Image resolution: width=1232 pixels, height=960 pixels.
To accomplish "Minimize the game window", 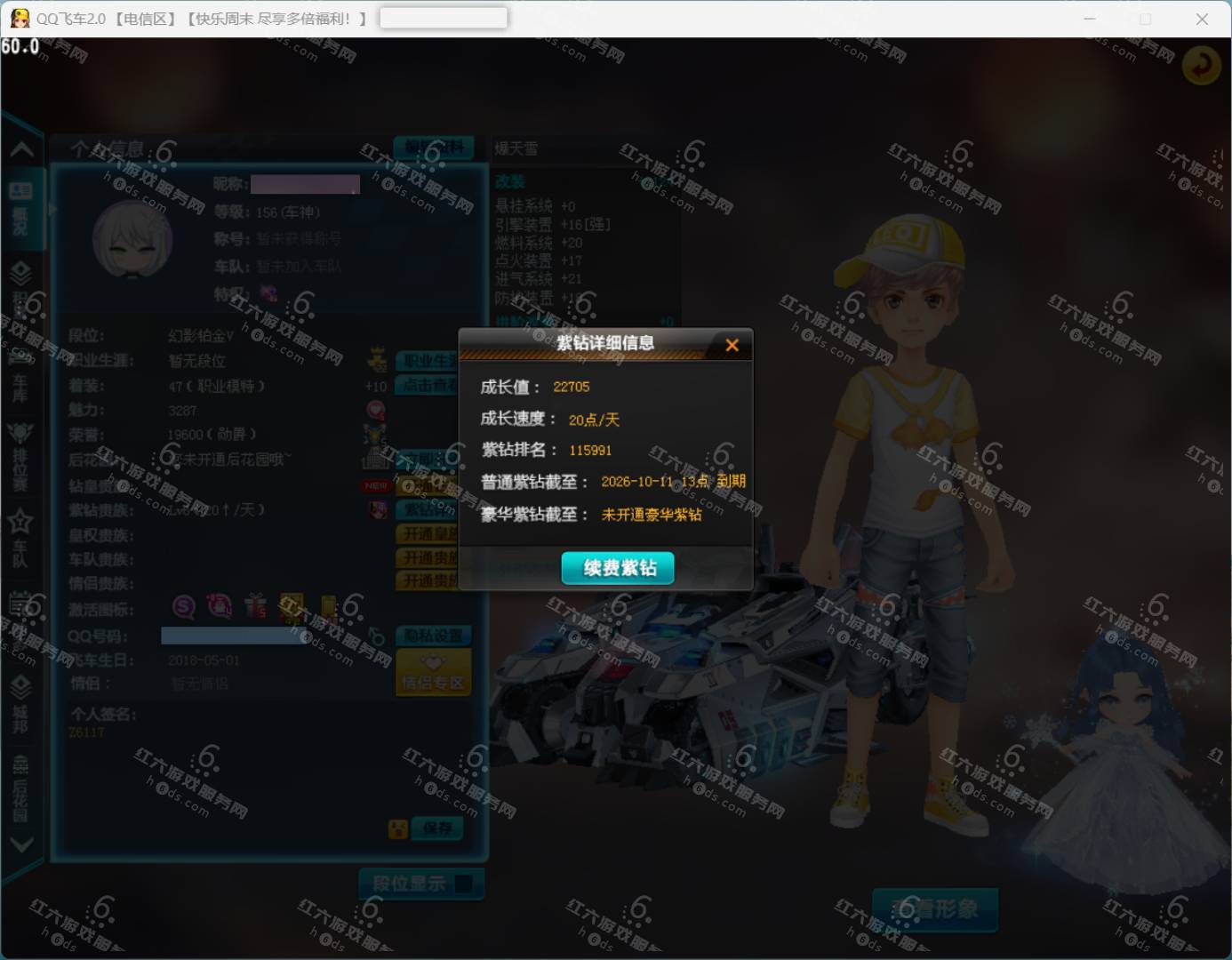I will [1090, 19].
